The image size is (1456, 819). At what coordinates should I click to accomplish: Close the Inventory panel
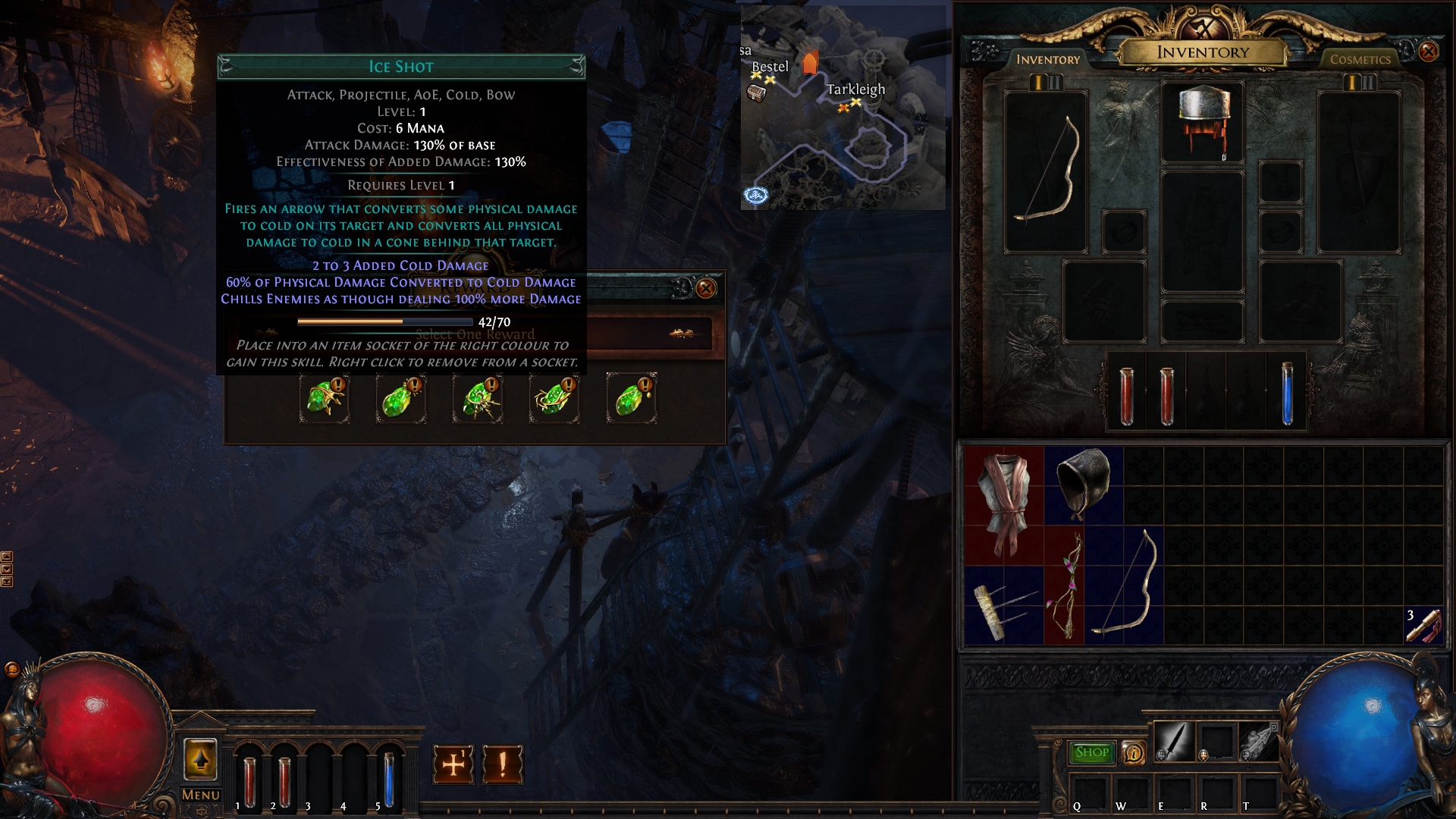(x=1428, y=52)
